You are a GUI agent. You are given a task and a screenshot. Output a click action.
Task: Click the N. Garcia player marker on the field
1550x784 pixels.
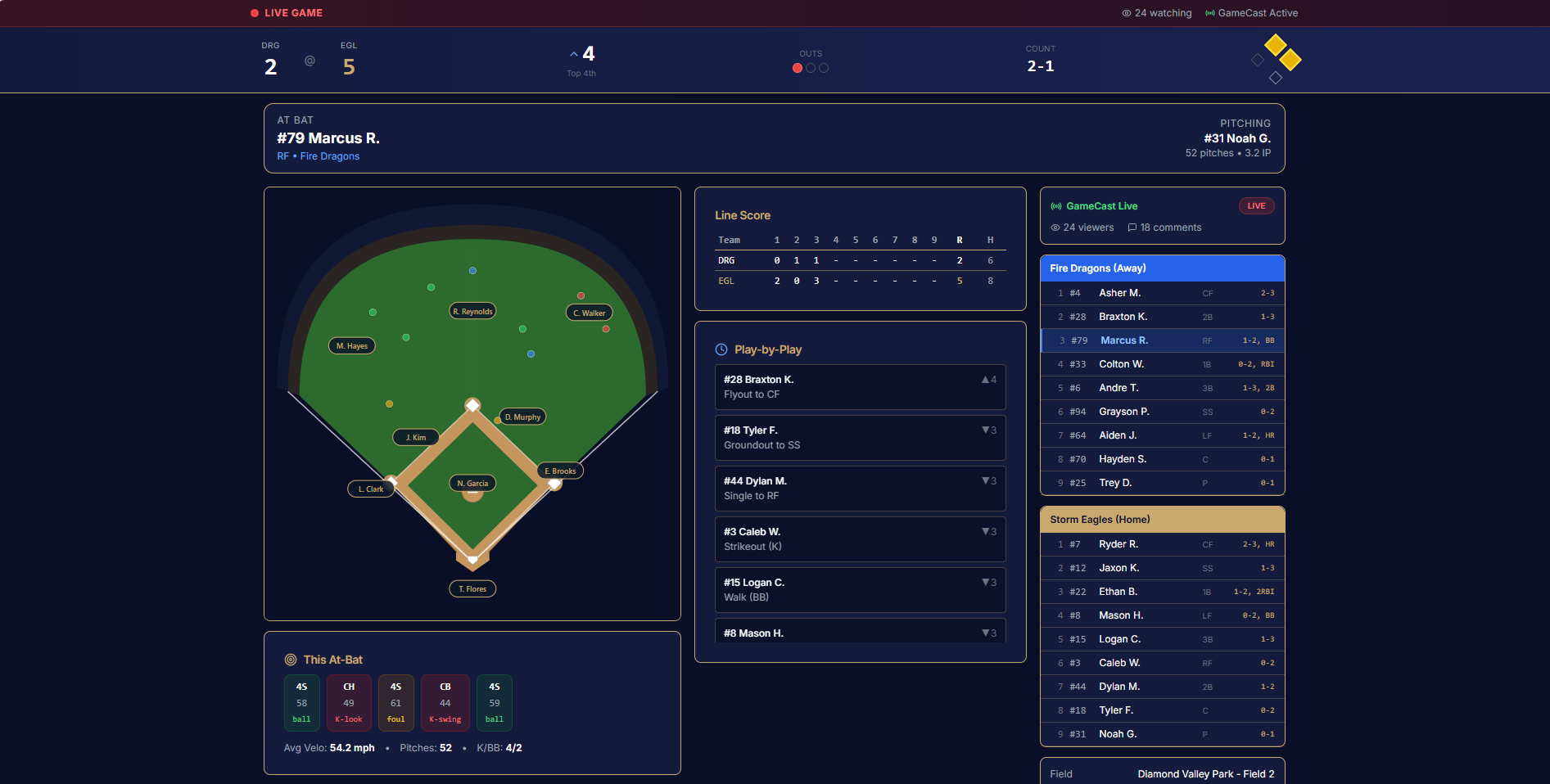[x=472, y=483]
